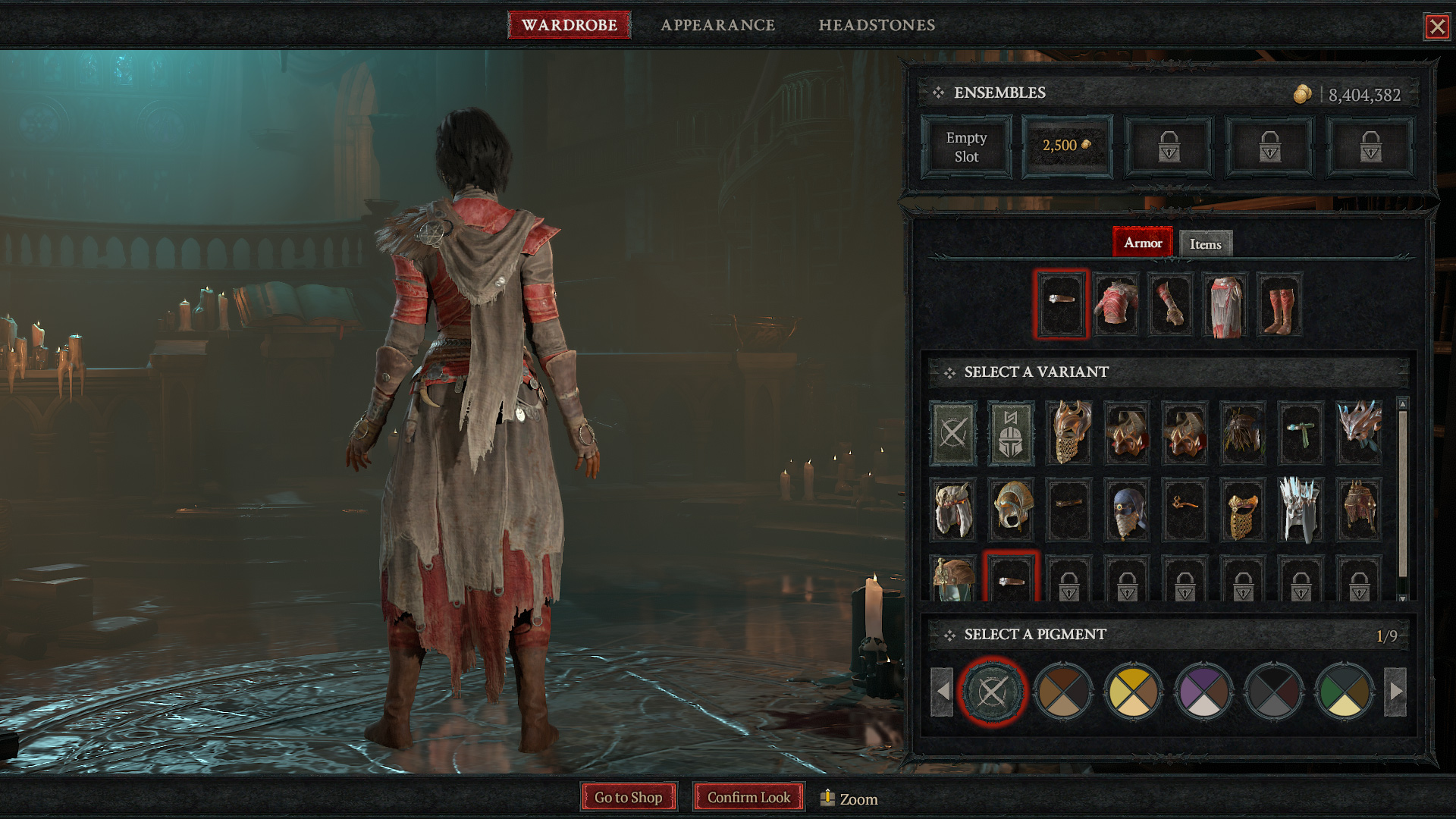This screenshot has height=819, width=1456.
Task: Apply the purple and white pigment
Action: pos(1203,691)
